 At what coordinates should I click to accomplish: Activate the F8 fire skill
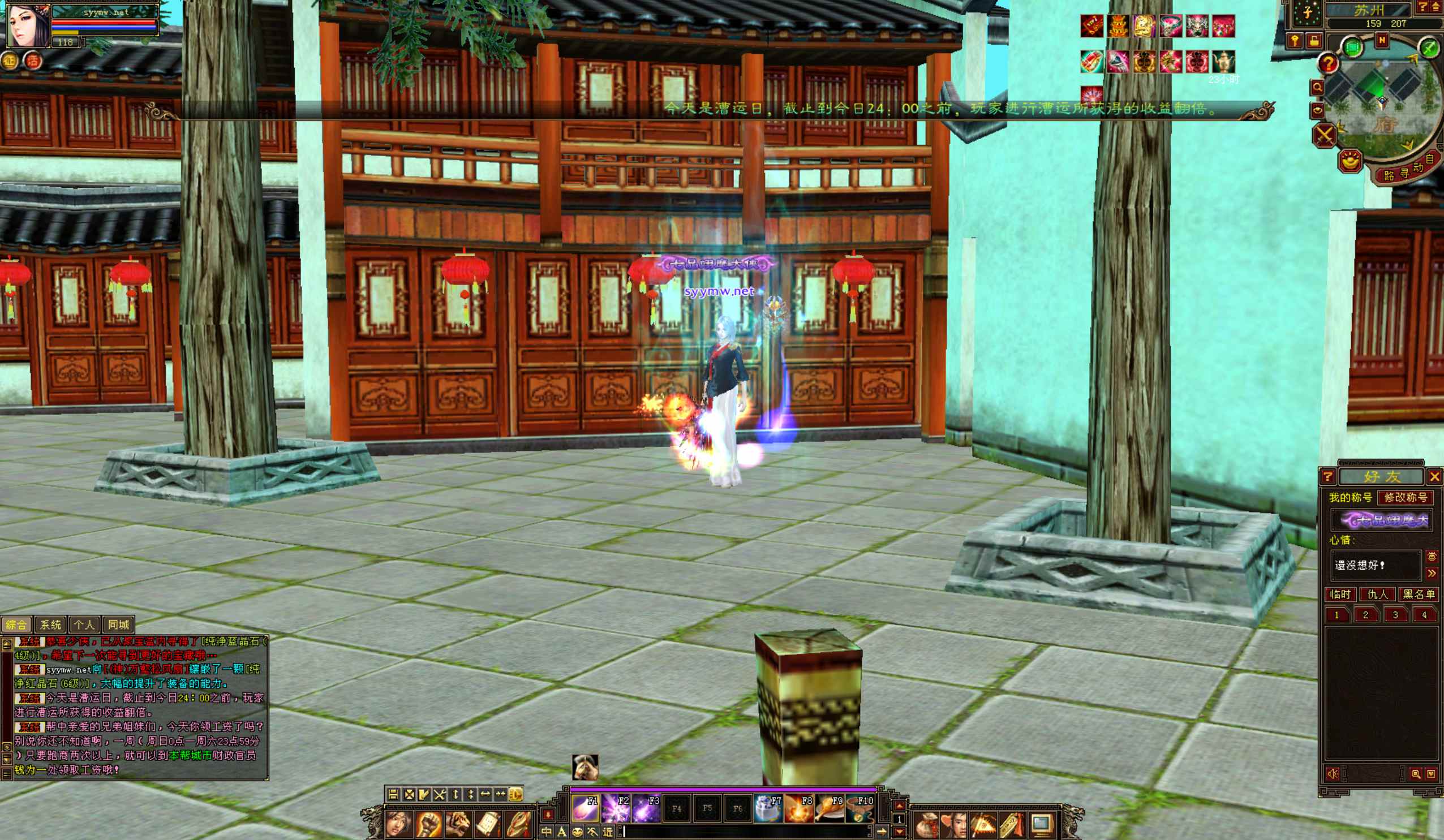pos(799,808)
